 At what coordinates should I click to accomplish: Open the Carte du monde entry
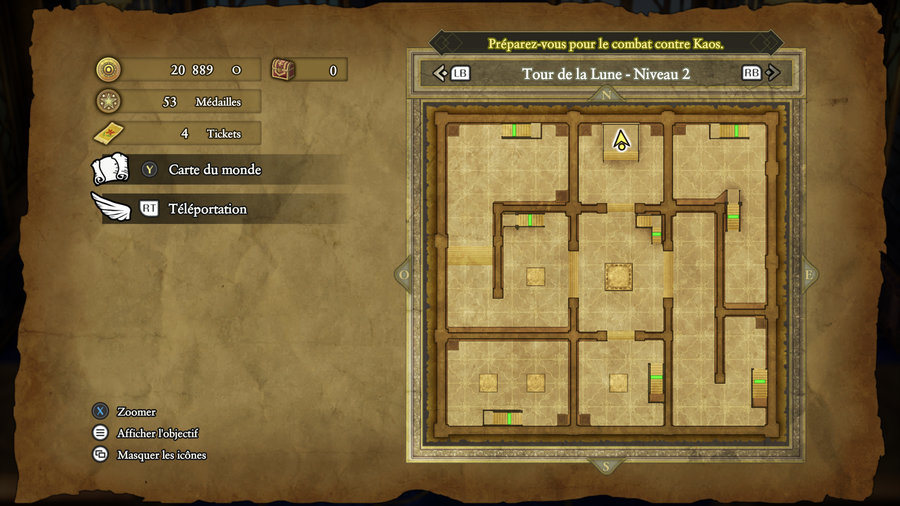(214, 170)
